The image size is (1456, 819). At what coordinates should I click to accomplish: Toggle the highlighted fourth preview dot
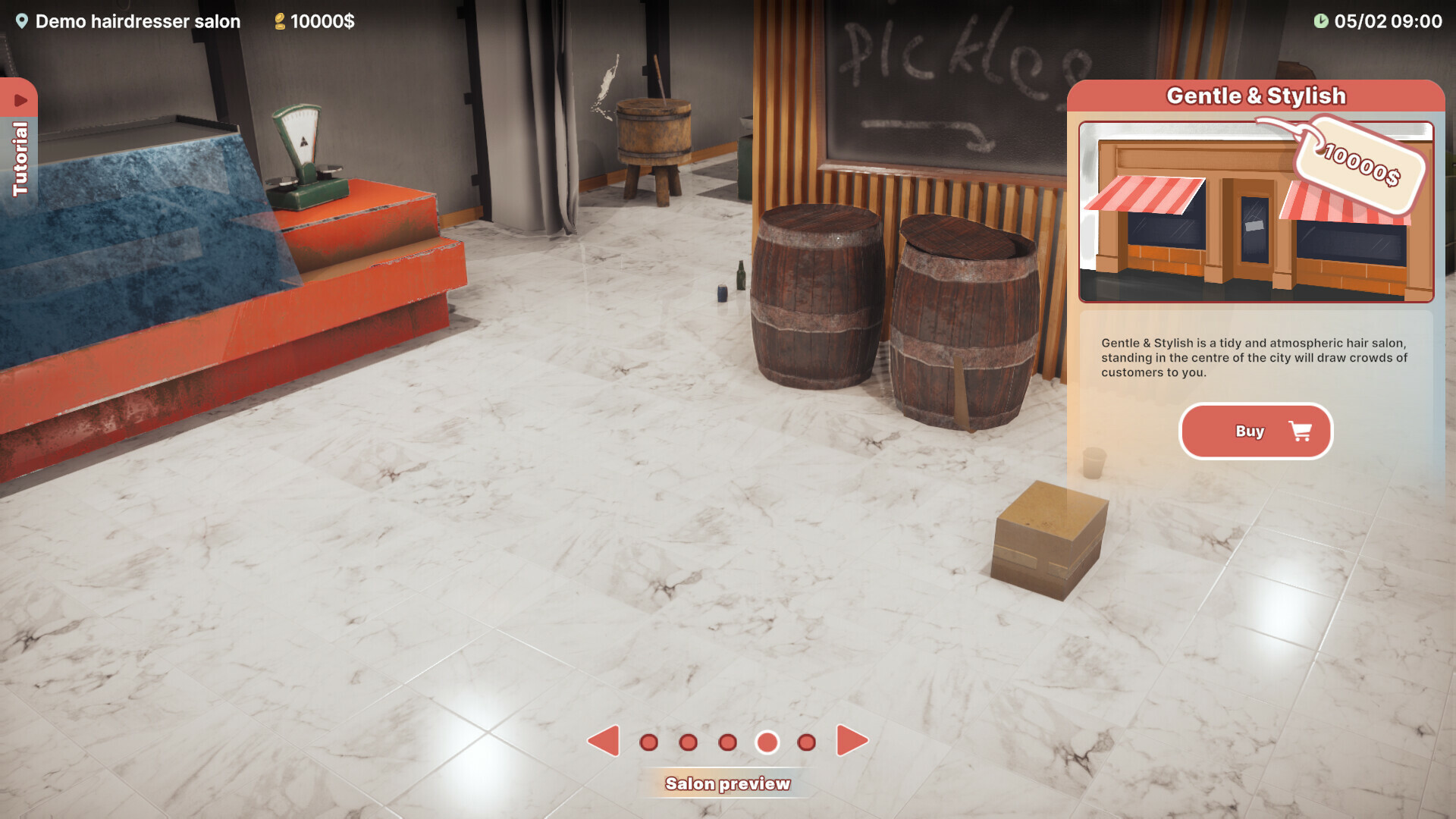[767, 743]
